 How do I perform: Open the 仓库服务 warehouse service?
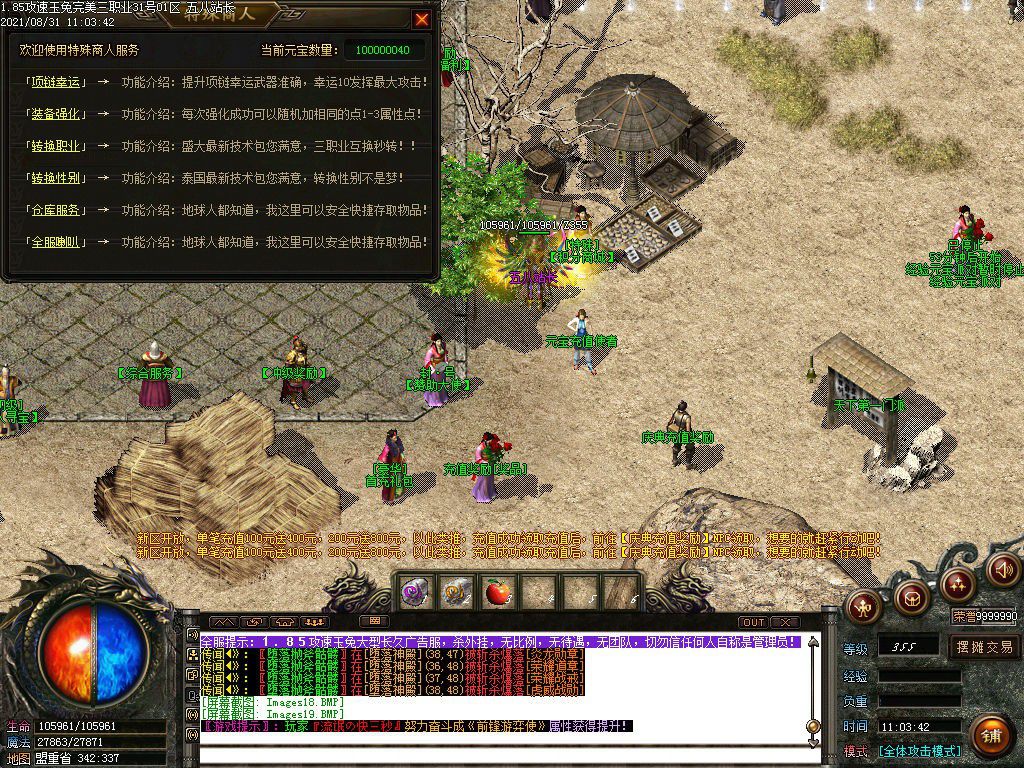[54, 210]
